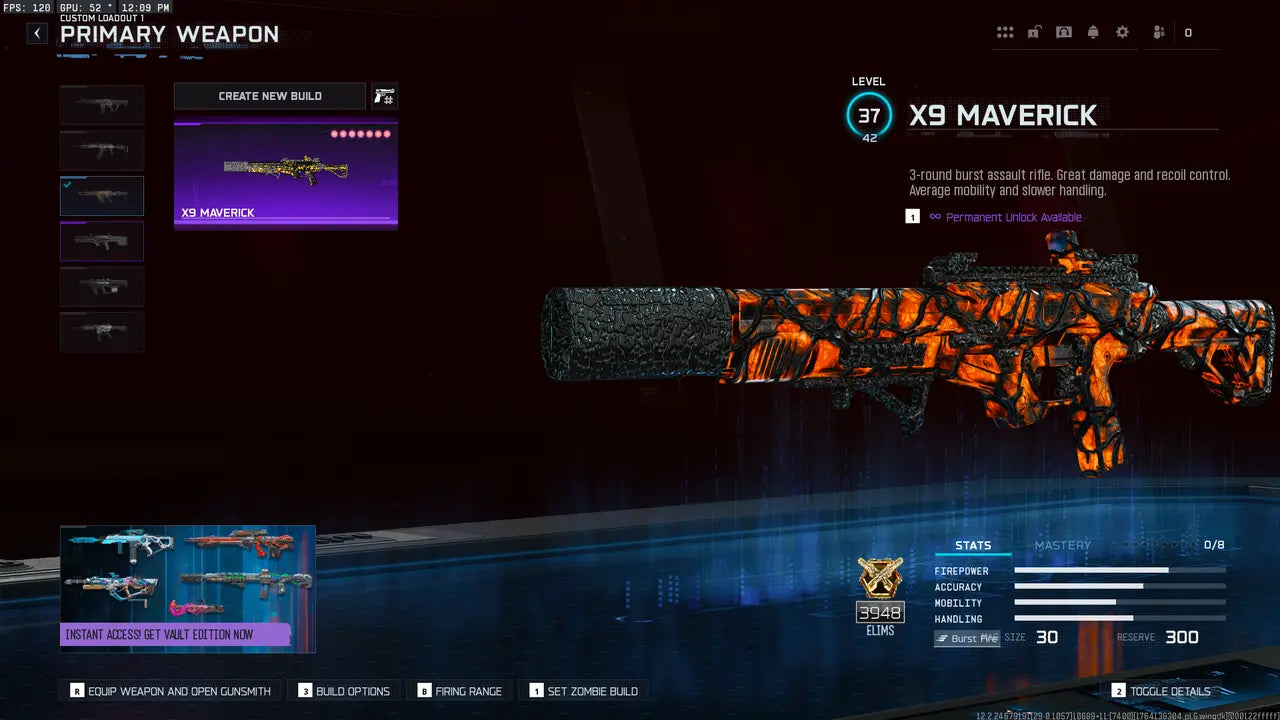Open settings with the gear icon
Image resolution: width=1280 pixels, height=720 pixels.
pos(1122,33)
